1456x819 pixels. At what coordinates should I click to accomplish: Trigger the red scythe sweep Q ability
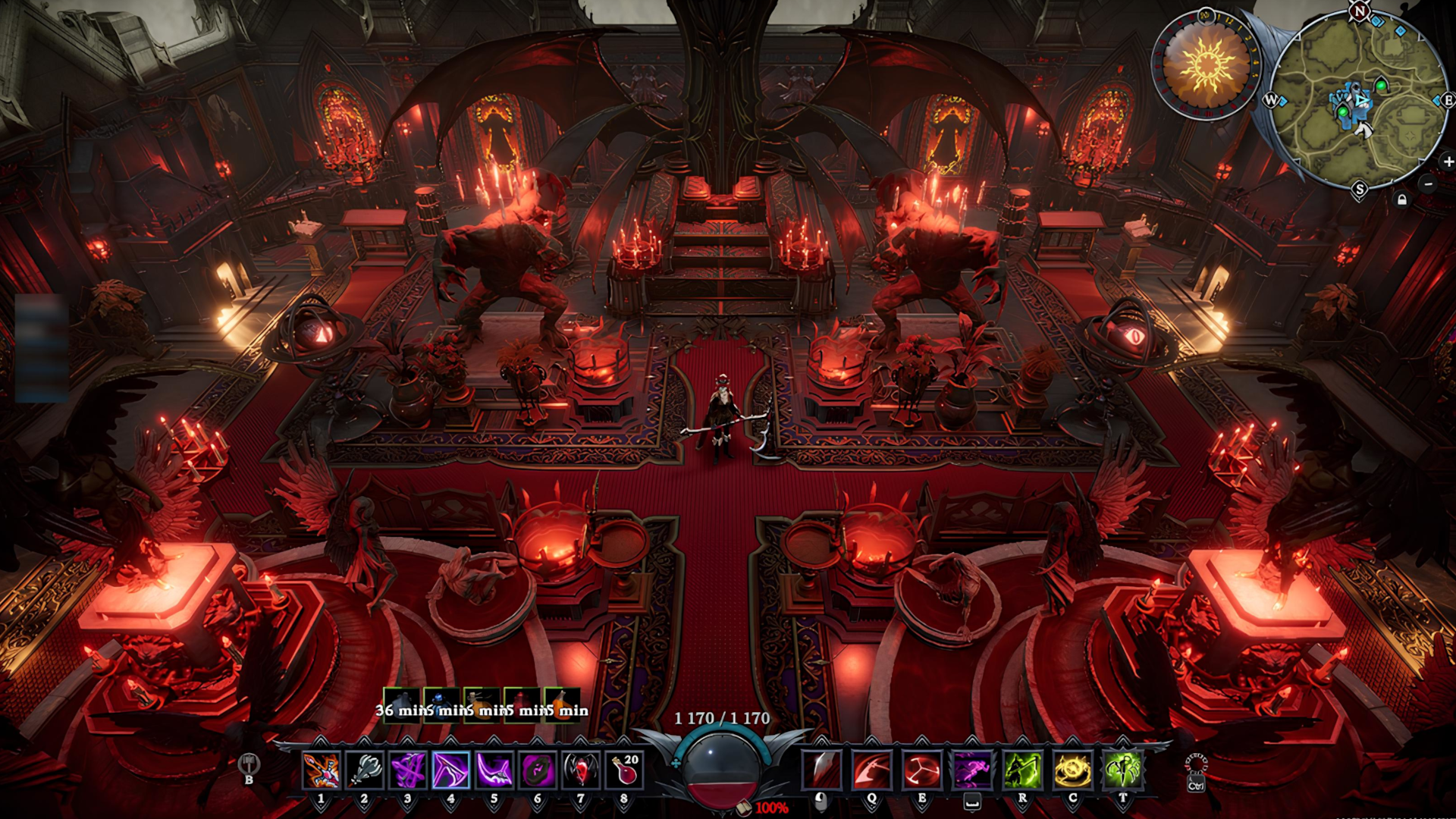pyautogui.click(x=871, y=770)
